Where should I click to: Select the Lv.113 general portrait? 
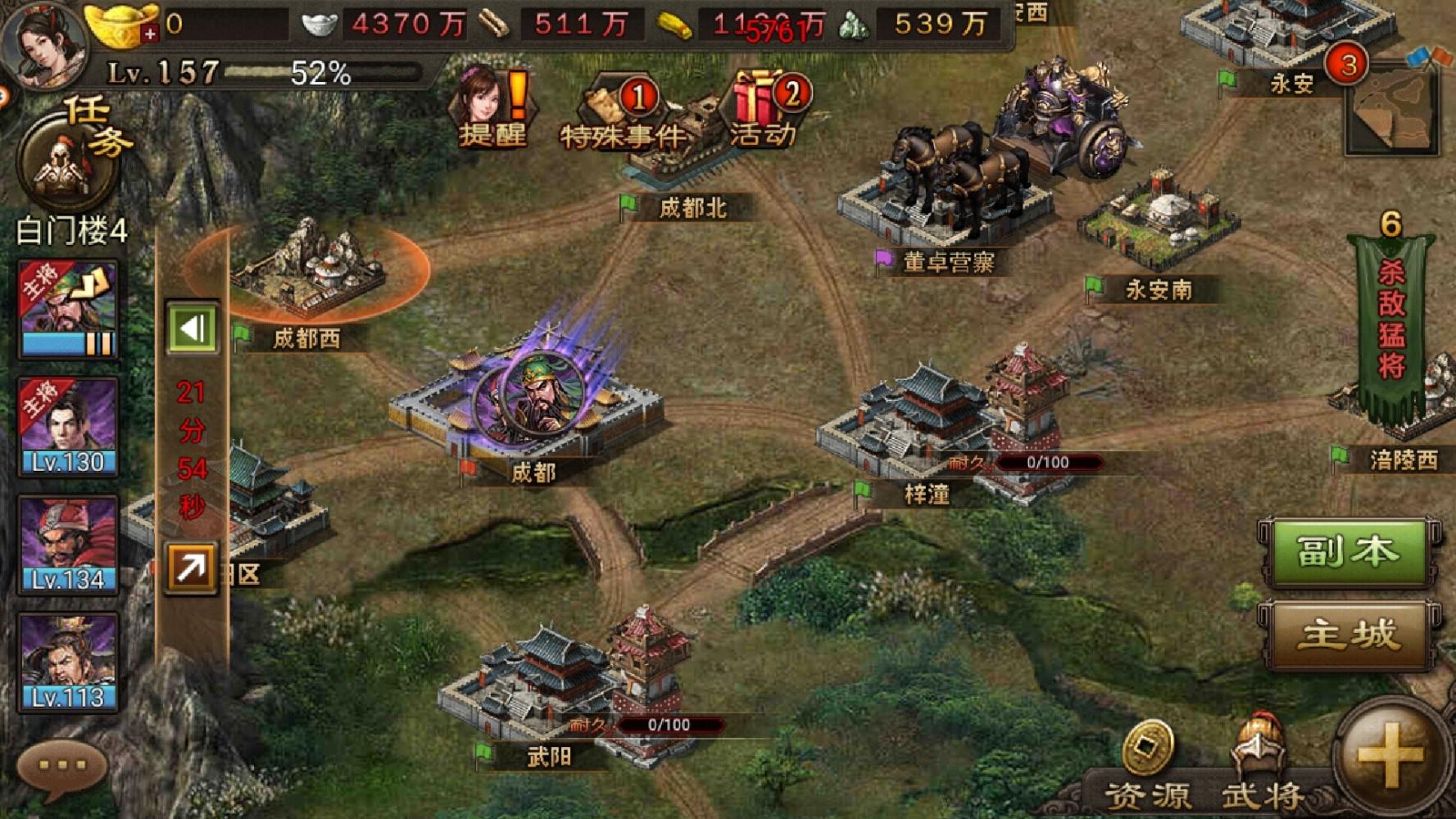coord(69,662)
